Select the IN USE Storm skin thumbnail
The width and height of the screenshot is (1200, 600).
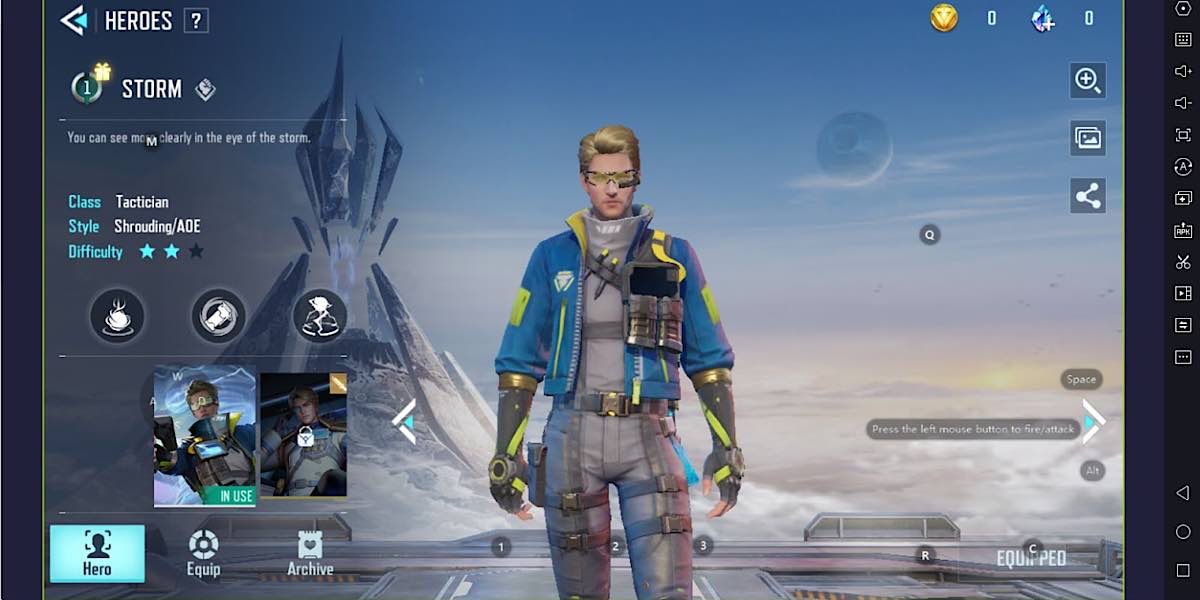(205, 436)
